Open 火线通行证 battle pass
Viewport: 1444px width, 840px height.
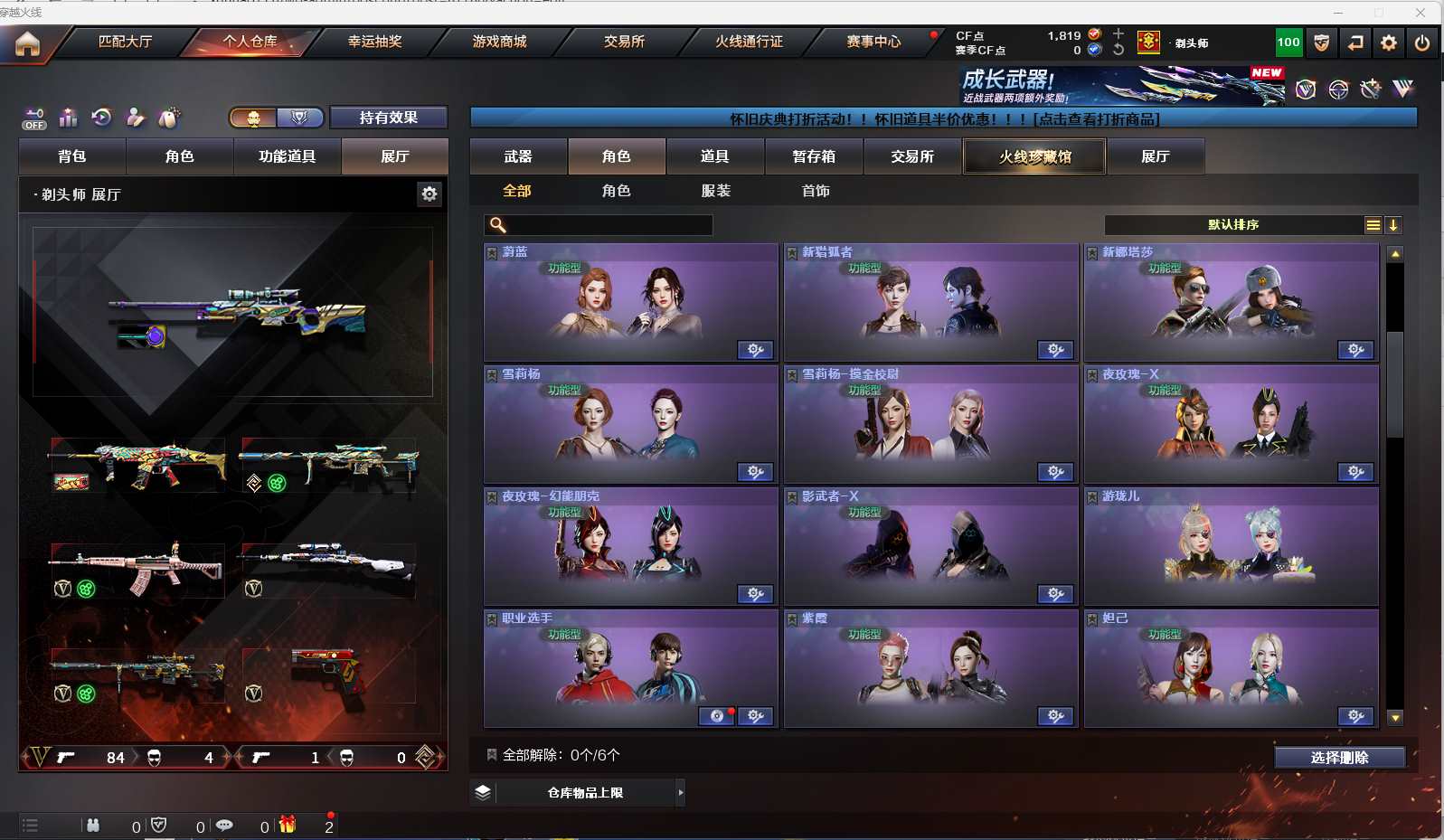[749, 42]
